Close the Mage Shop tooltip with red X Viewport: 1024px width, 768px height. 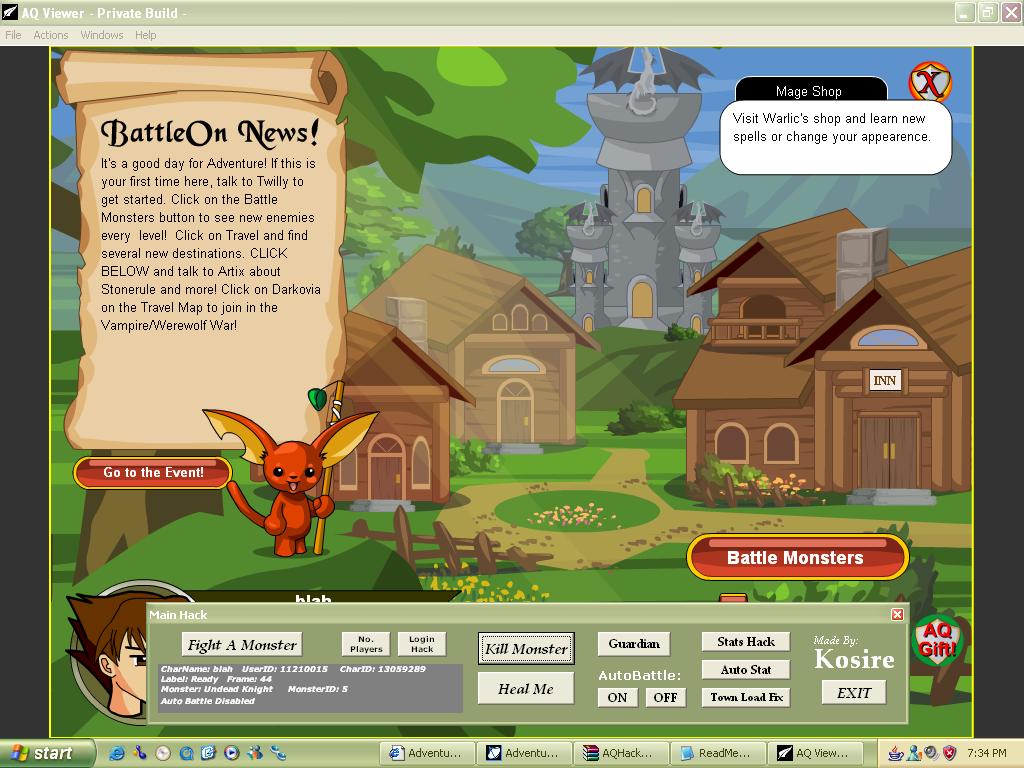click(x=930, y=83)
